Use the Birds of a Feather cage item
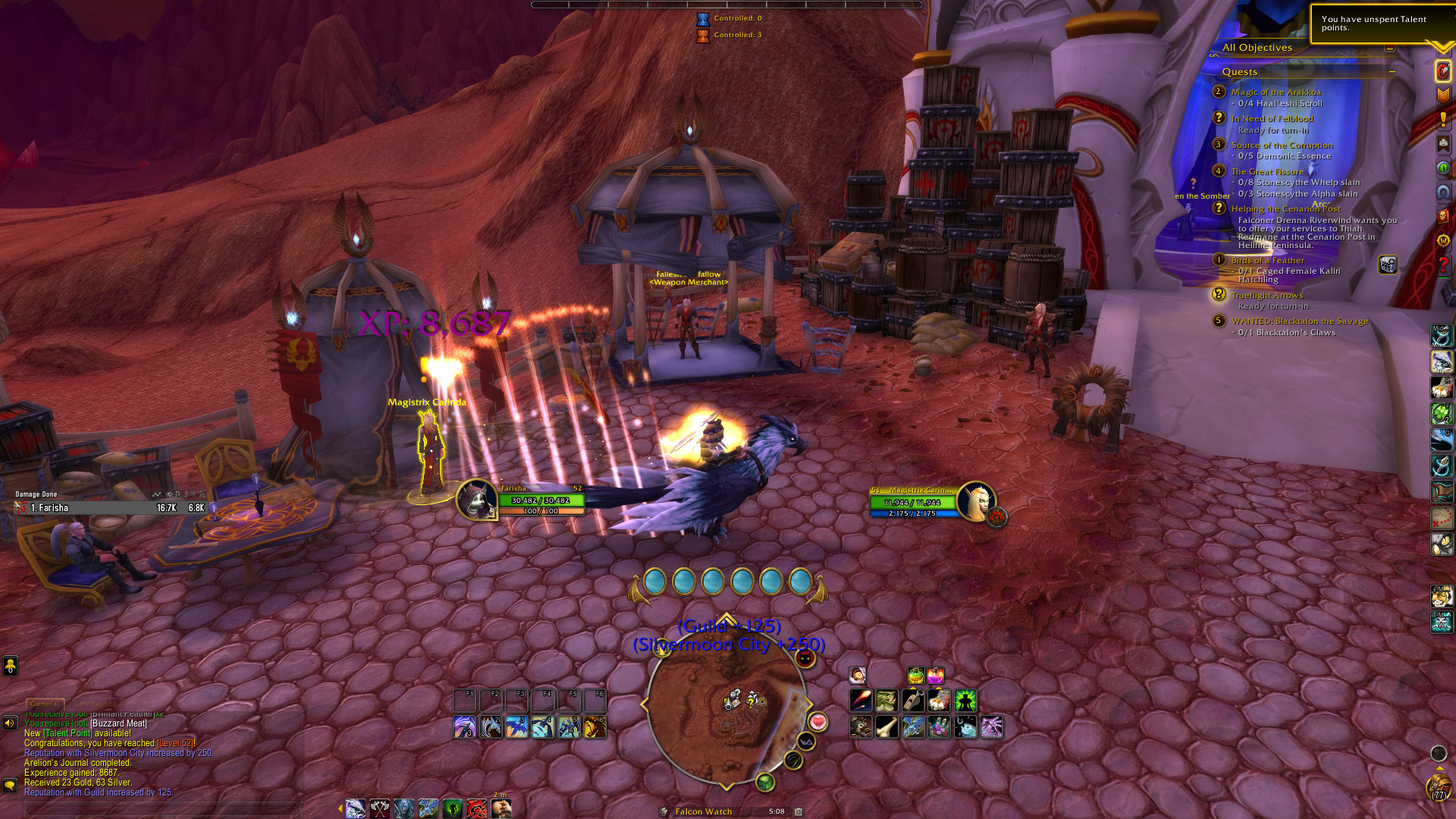The height and width of the screenshot is (819, 1456). pos(1388,265)
